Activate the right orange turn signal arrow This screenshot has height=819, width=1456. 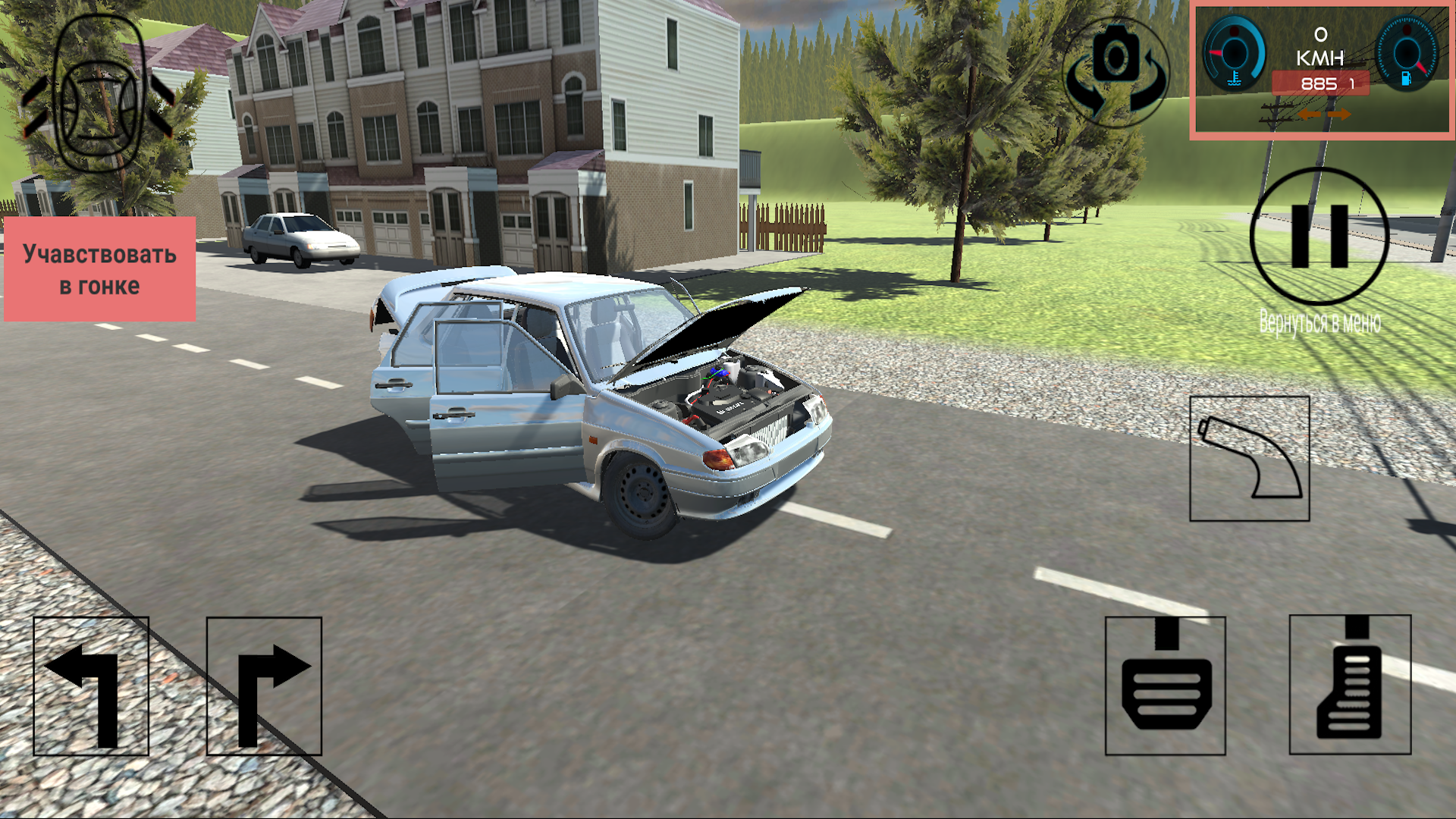(x=1339, y=115)
